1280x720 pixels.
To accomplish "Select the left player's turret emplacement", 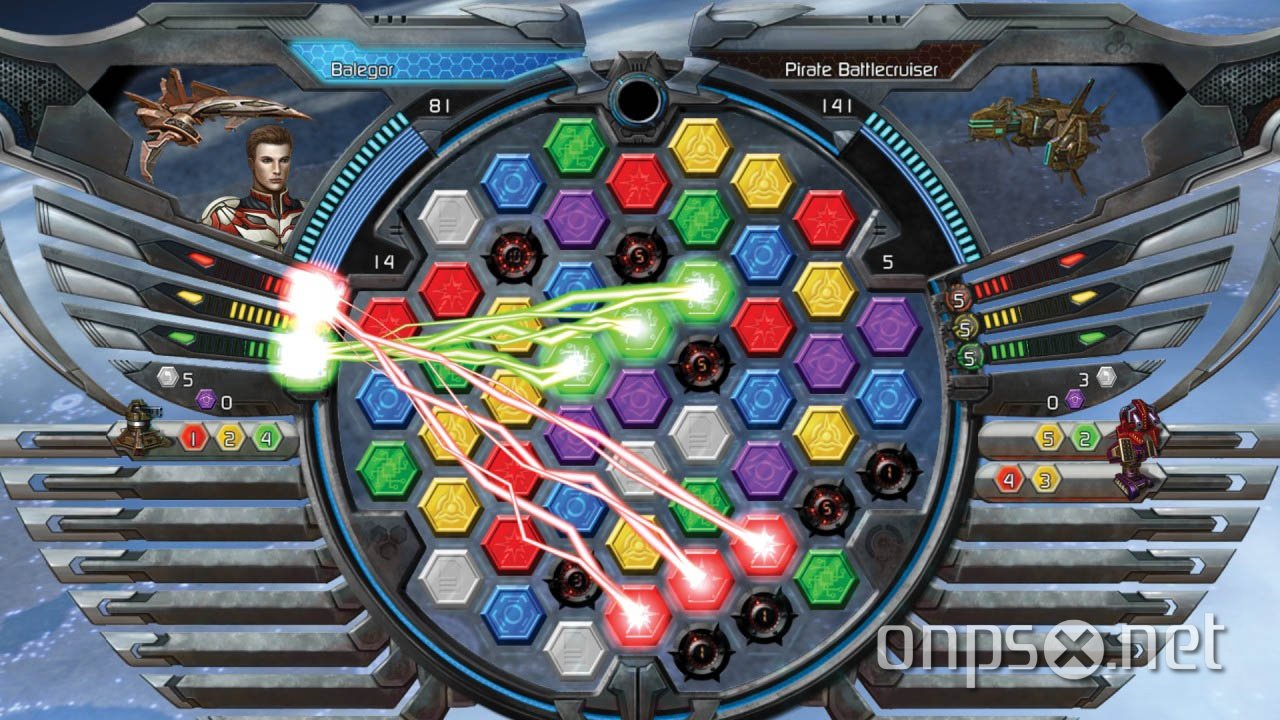I will click(140, 428).
